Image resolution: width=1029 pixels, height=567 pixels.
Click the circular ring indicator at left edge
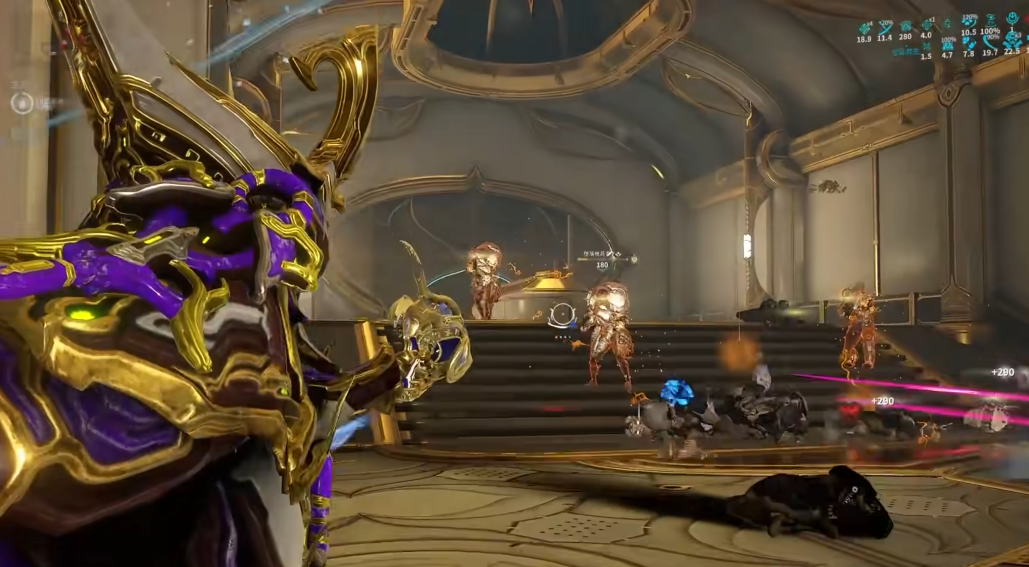pyautogui.click(x=21, y=102)
